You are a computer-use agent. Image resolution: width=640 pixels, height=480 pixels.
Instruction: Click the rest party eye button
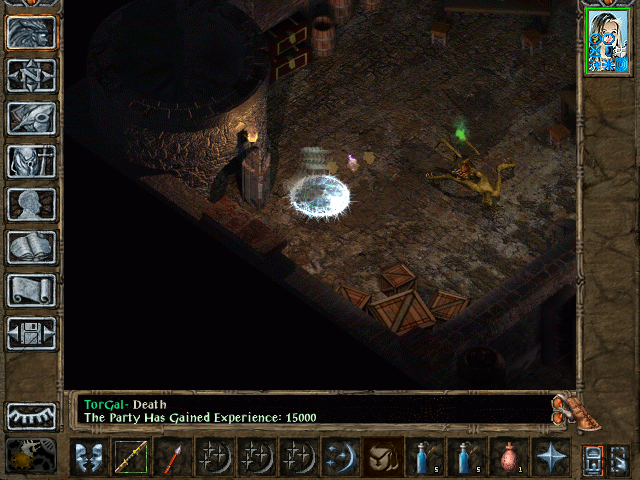[32, 415]
